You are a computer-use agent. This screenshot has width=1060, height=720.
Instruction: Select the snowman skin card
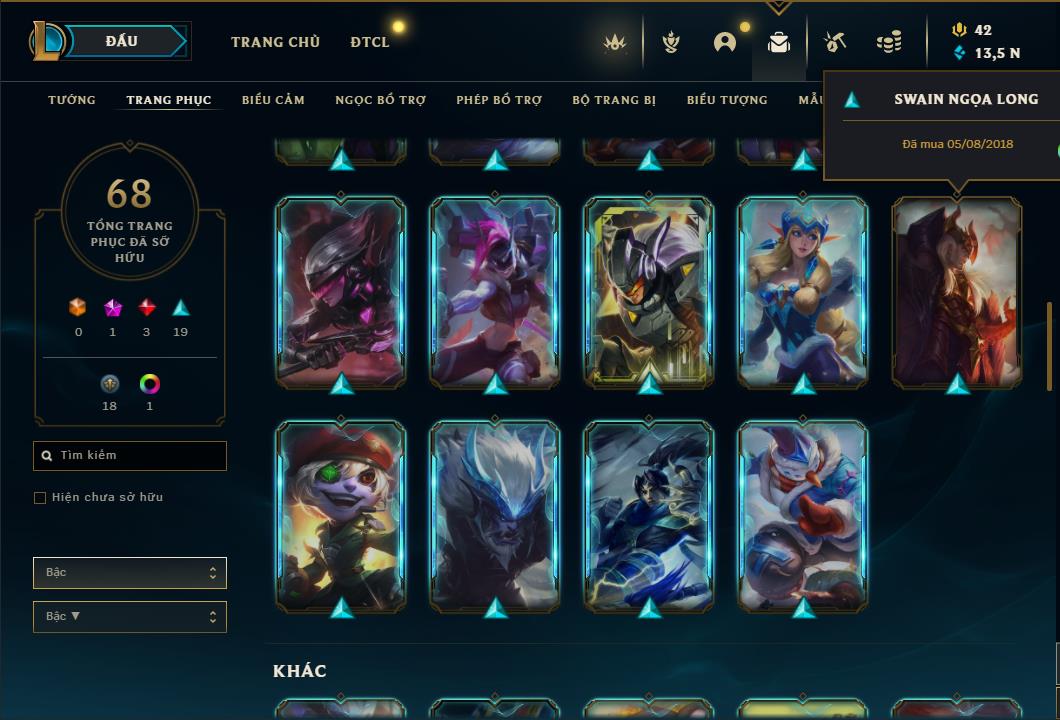803,516
